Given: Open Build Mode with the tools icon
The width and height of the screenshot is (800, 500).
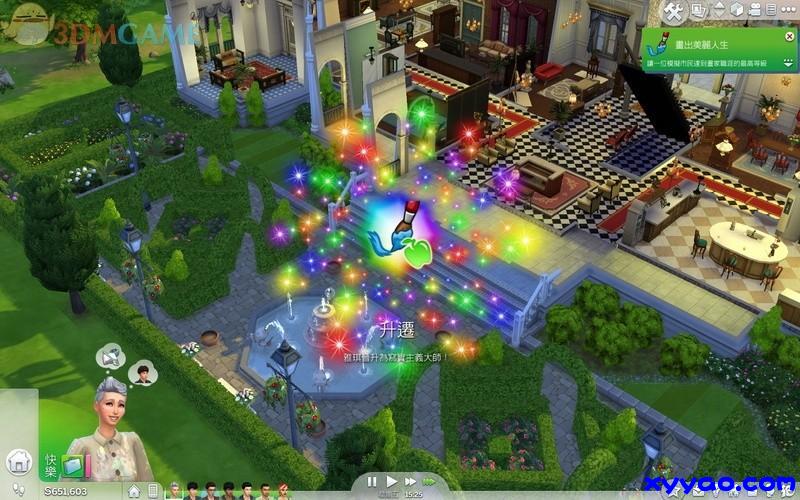Looking at the screenshot, I should pos(673,11).
